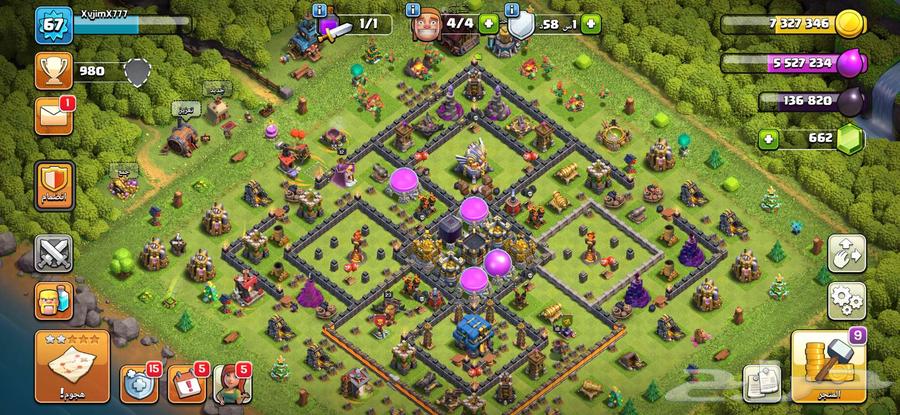Viewport: 900px width, 415px height.
Task: View the trophy league icon
Action: (51, 70)
